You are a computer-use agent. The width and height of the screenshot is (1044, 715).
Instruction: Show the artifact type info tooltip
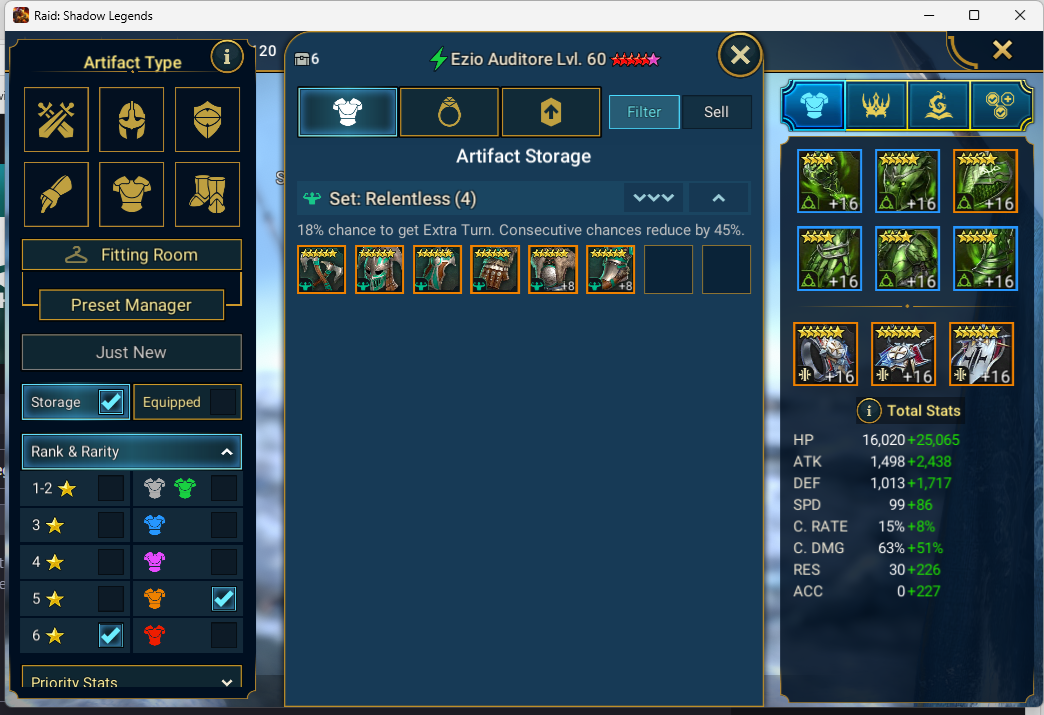click(227, 58)
